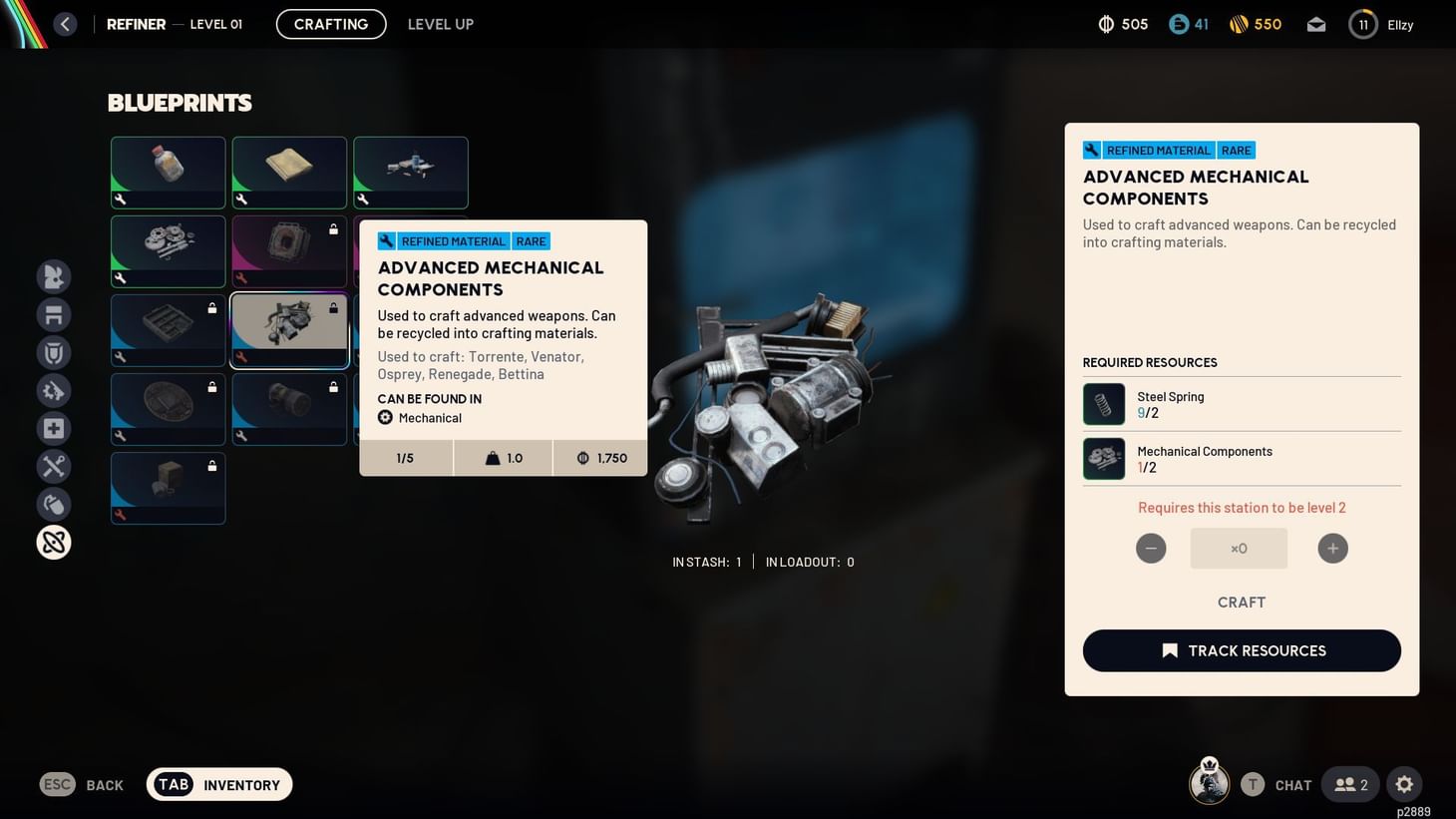Decrease craft quantity with the minus stepper
This screenshot has height=819, width=1456.
1151,548
